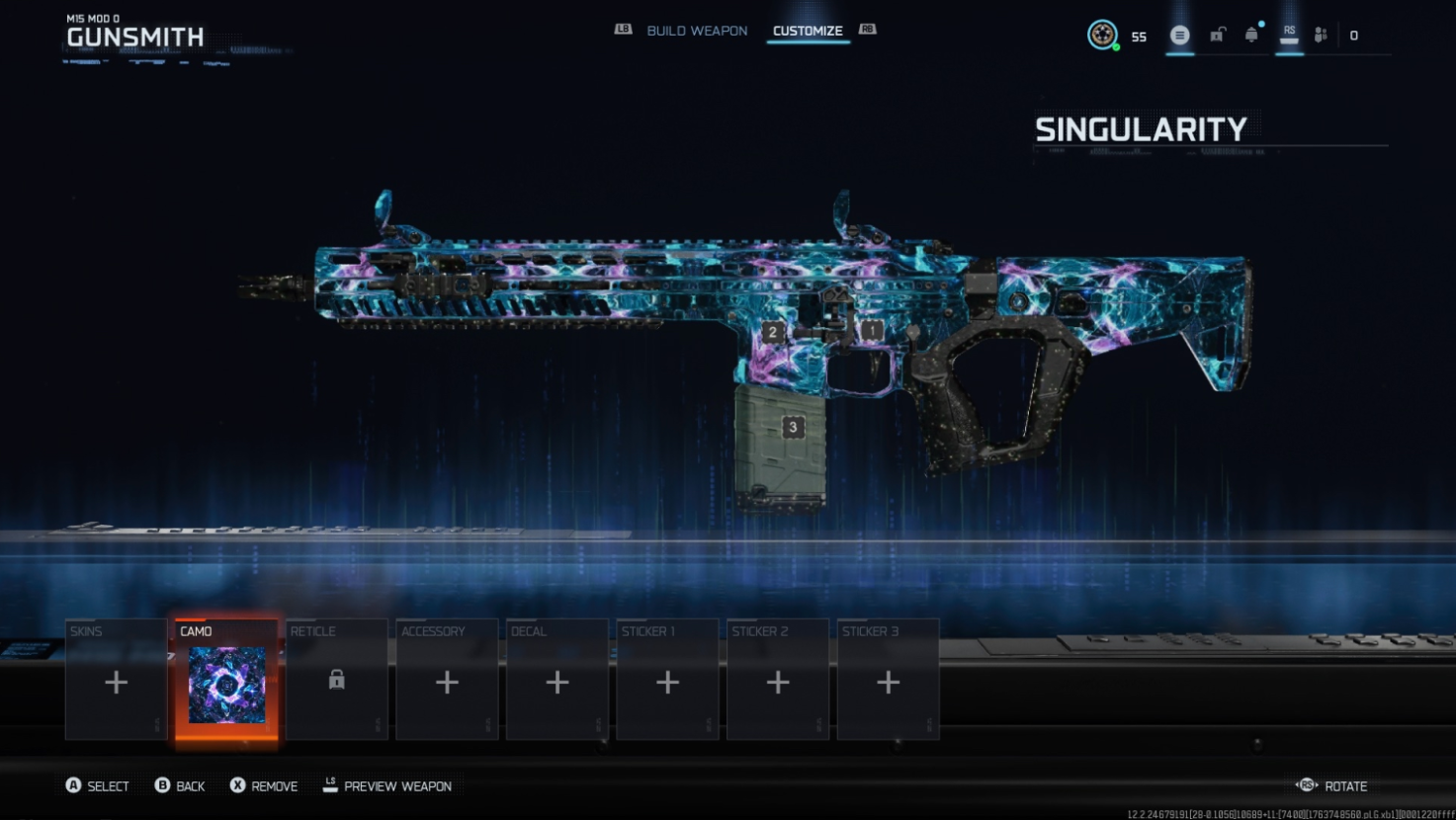Select the Customize tab
1456x820 pixels.
(x=807, y=31)
